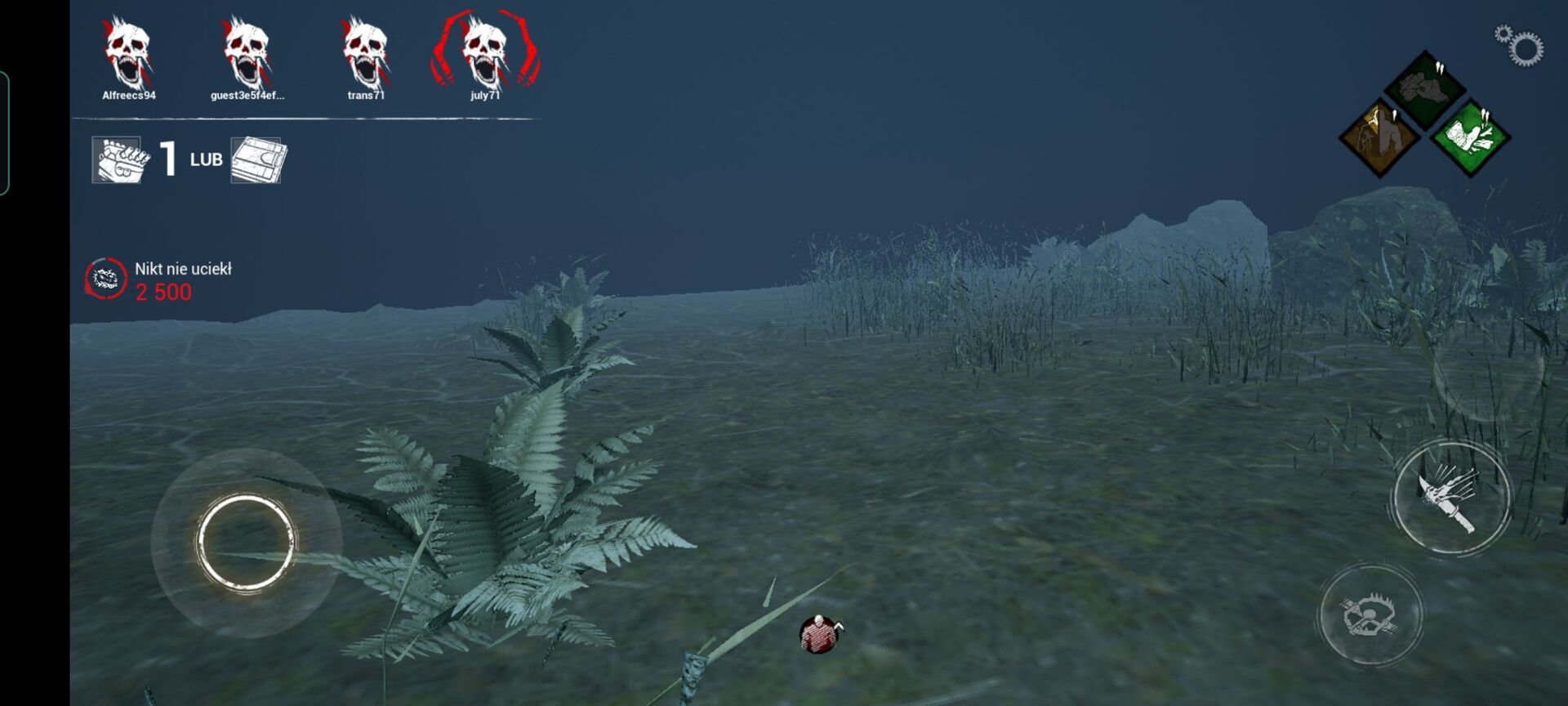Tap the knife attack button

point(1450,498)
